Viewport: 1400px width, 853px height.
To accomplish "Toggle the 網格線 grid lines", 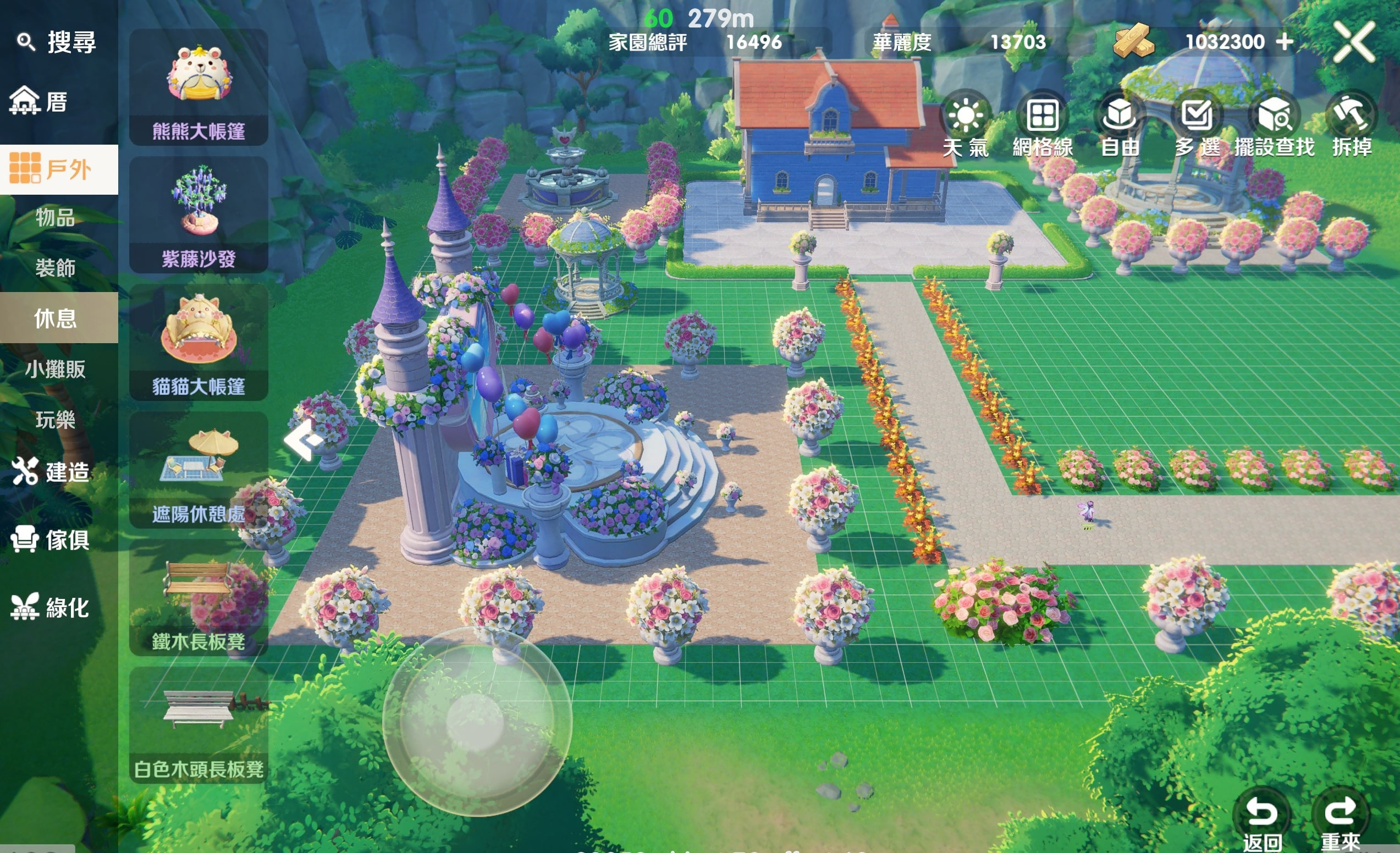I will [x=1043, y=124].
